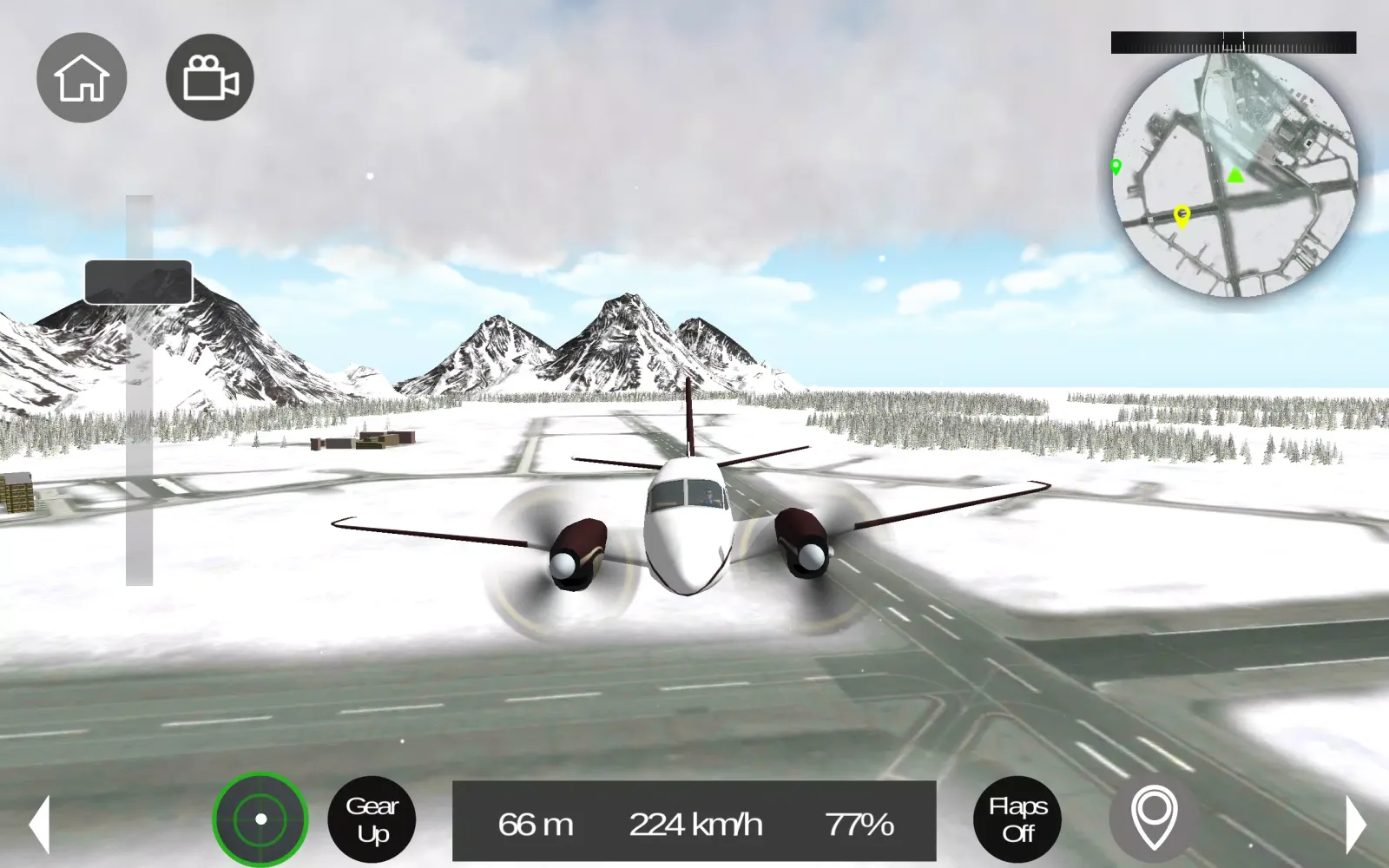Screen dimensions: 1389x868
Task: Tap the camera icon to start recording
Action: pos(208,77)
